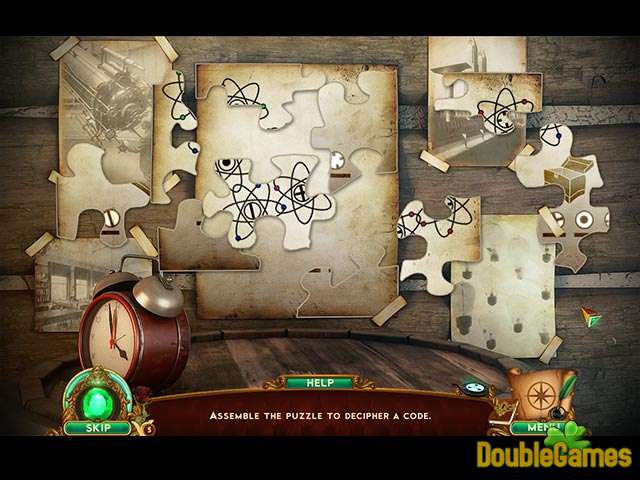Open the Help panel
Image resolution: width=640 pixels, height=480 pixels.
pyautogui.click(x=319, y=383)
